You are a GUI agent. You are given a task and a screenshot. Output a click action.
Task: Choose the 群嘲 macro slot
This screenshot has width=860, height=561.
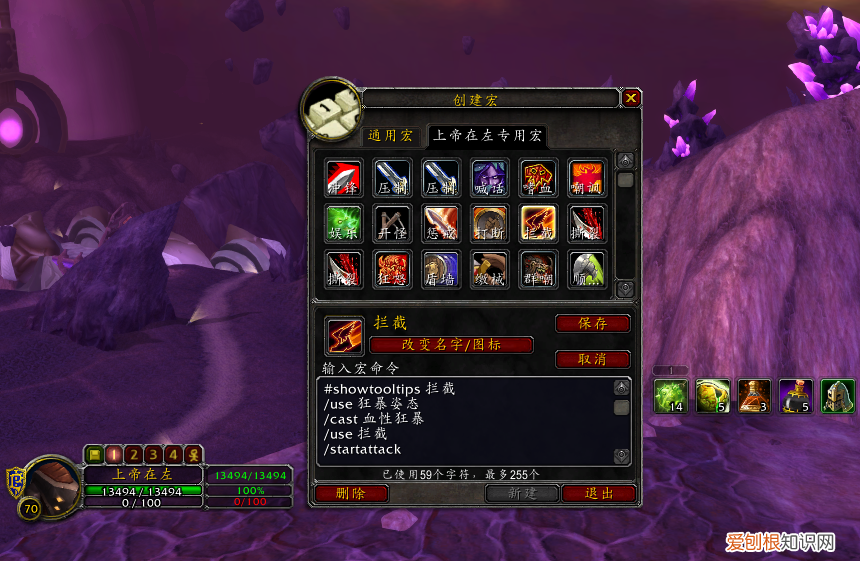coord(539,269)
